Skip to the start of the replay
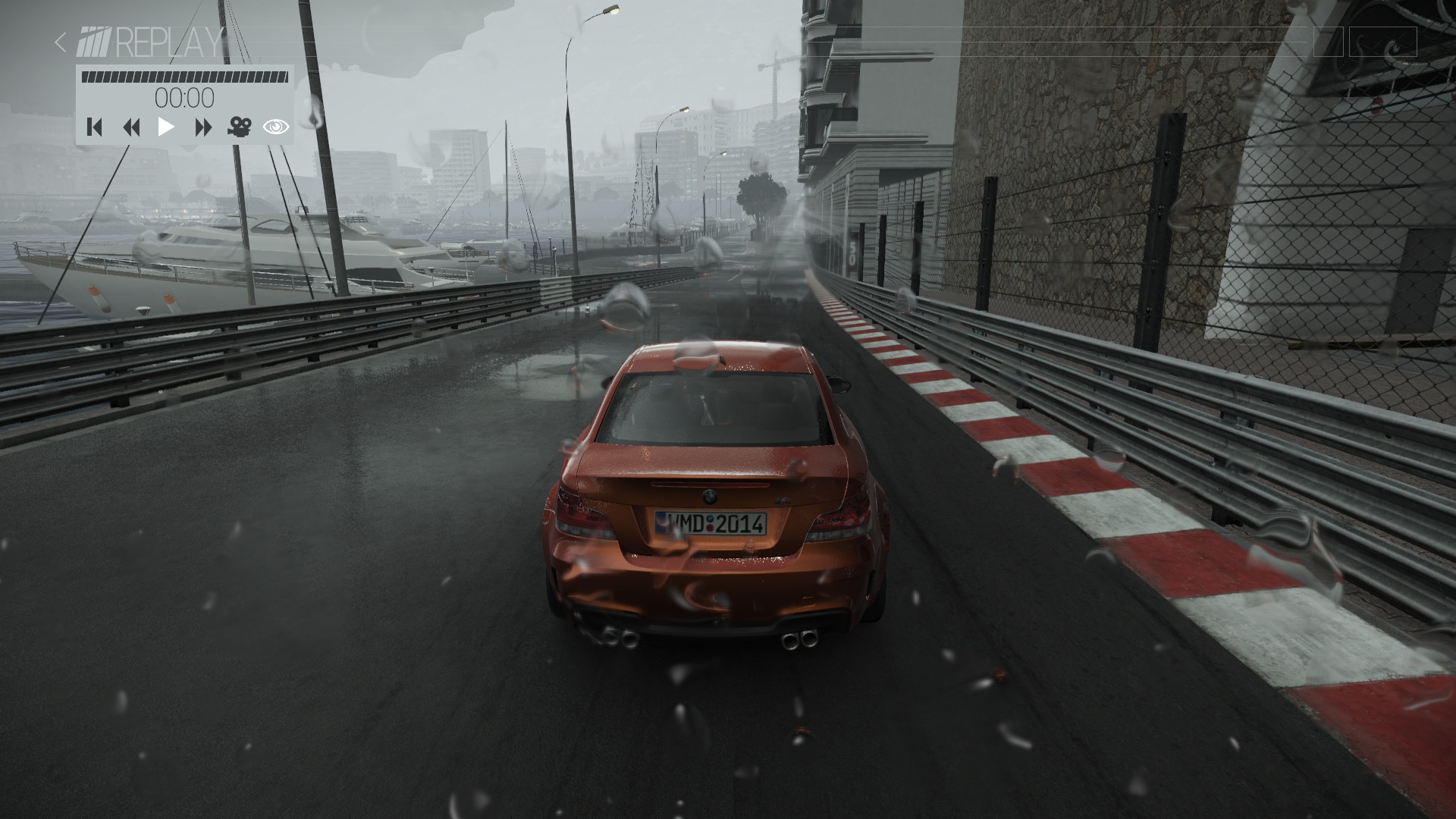 [95, 127]
